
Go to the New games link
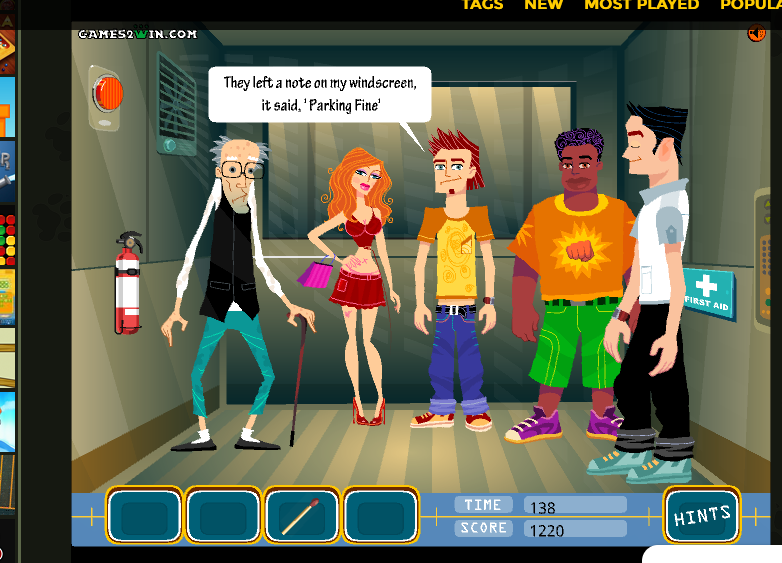(x=543, y=5)
